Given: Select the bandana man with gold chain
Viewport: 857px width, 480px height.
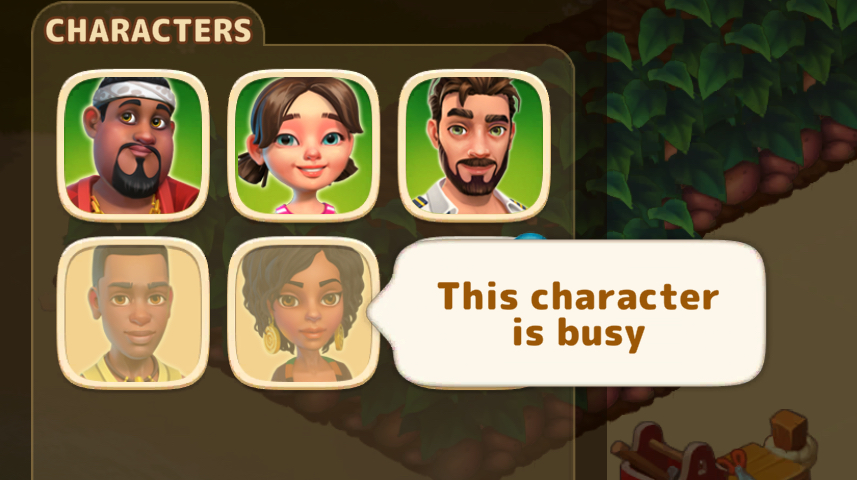Looking at the screenshot, I should point(133,145).
